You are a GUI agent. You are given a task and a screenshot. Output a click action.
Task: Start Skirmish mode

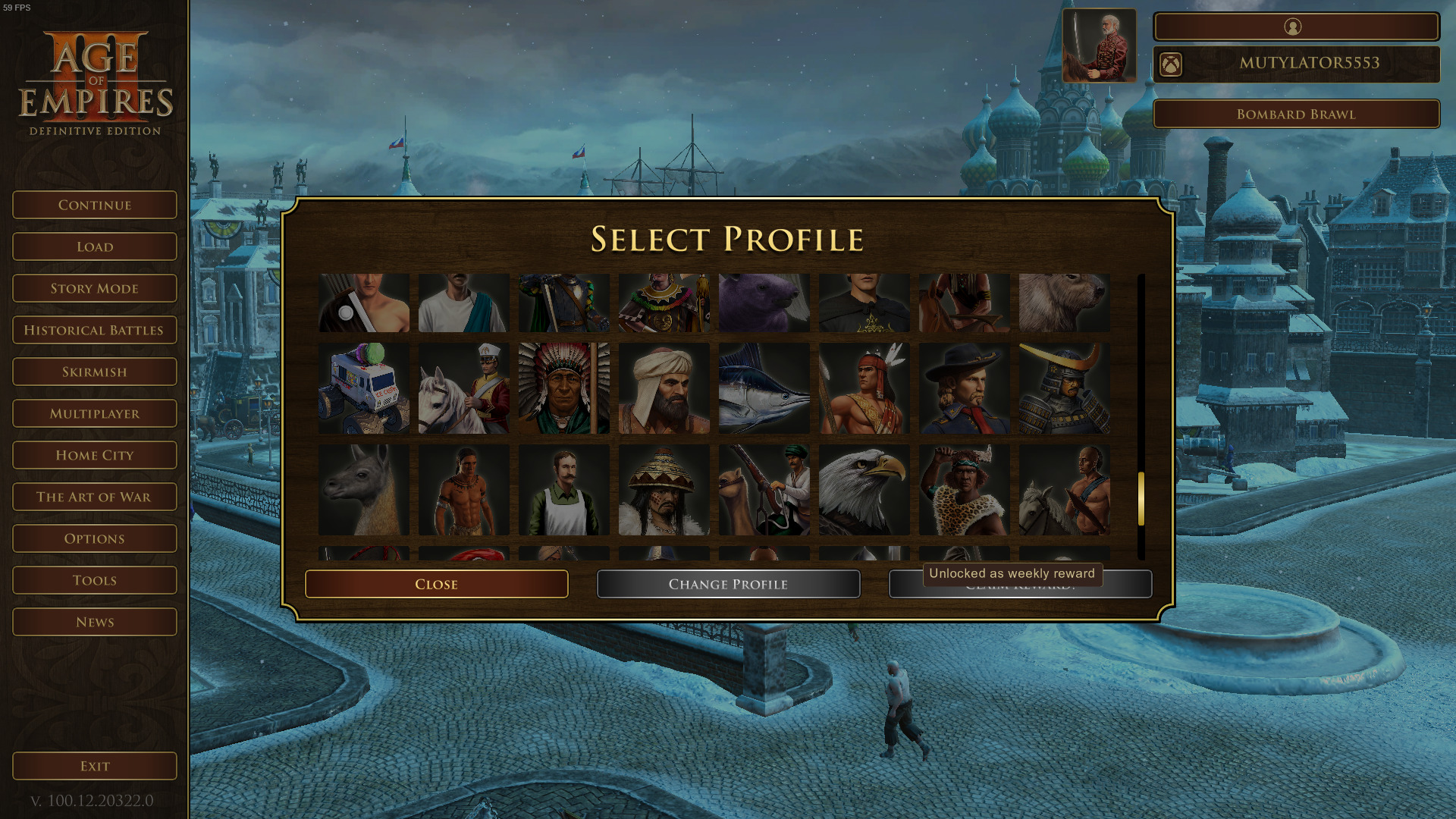coord(95,372)
